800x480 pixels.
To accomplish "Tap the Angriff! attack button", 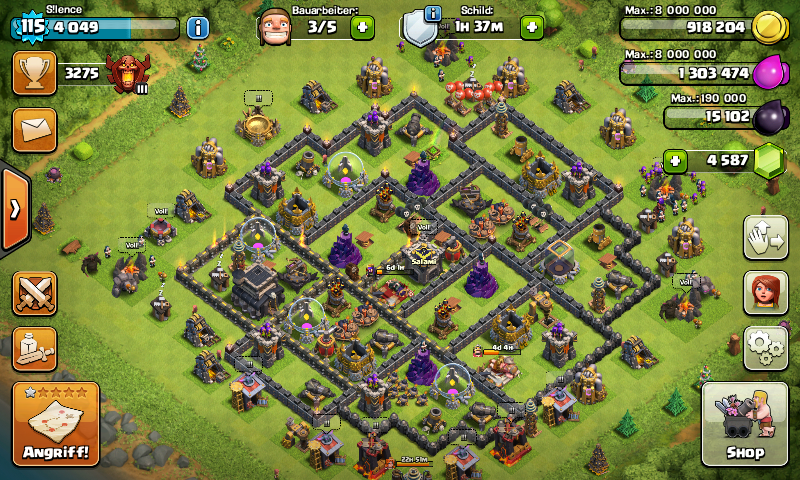I will click(x=56, y=424).
